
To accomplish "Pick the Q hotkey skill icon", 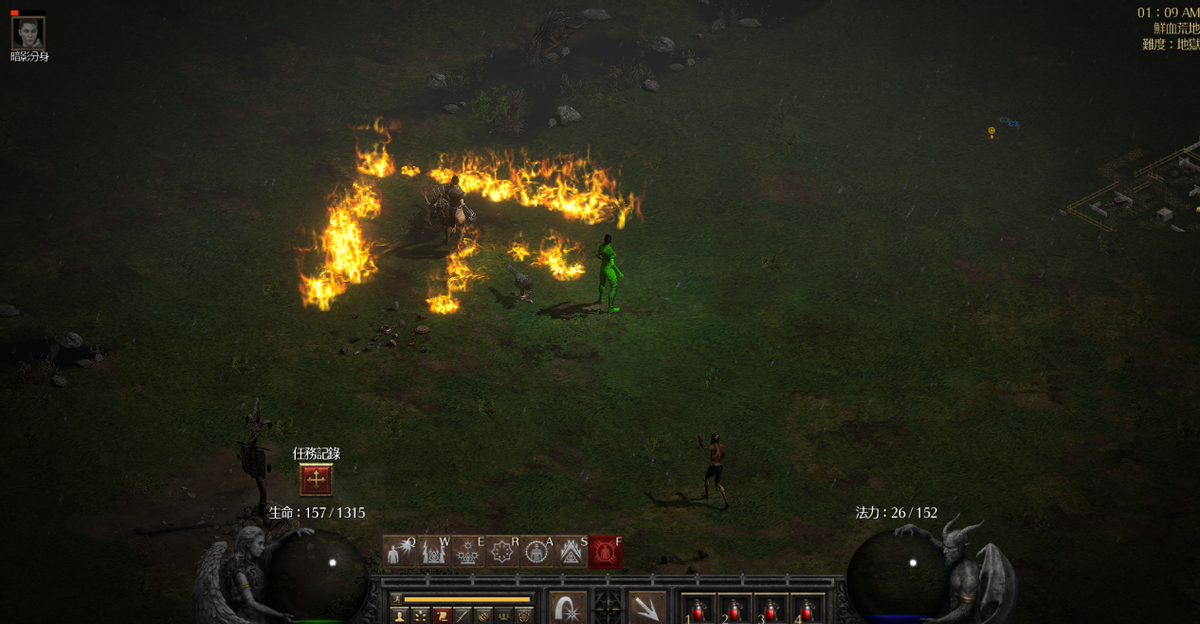I will point(398,551).
